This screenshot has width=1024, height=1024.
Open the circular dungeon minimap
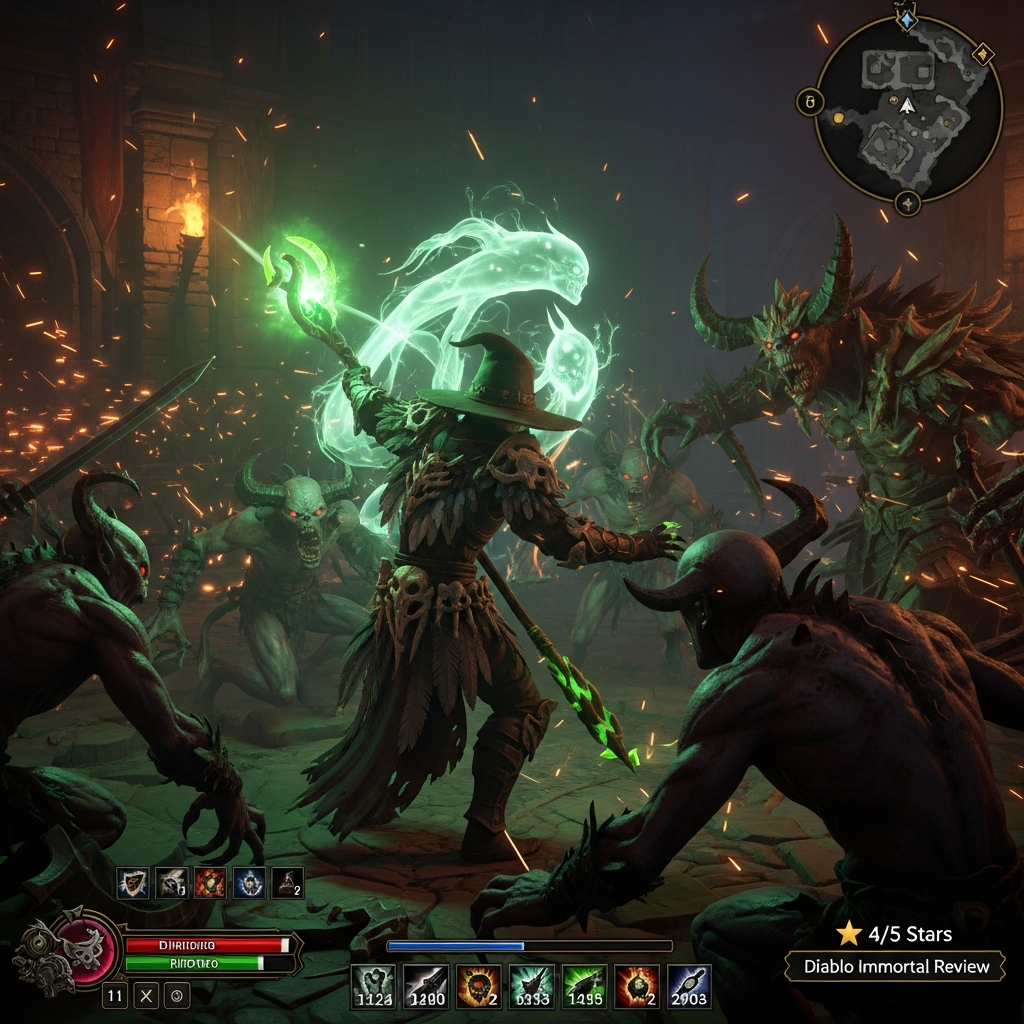[x=908, y=108]
